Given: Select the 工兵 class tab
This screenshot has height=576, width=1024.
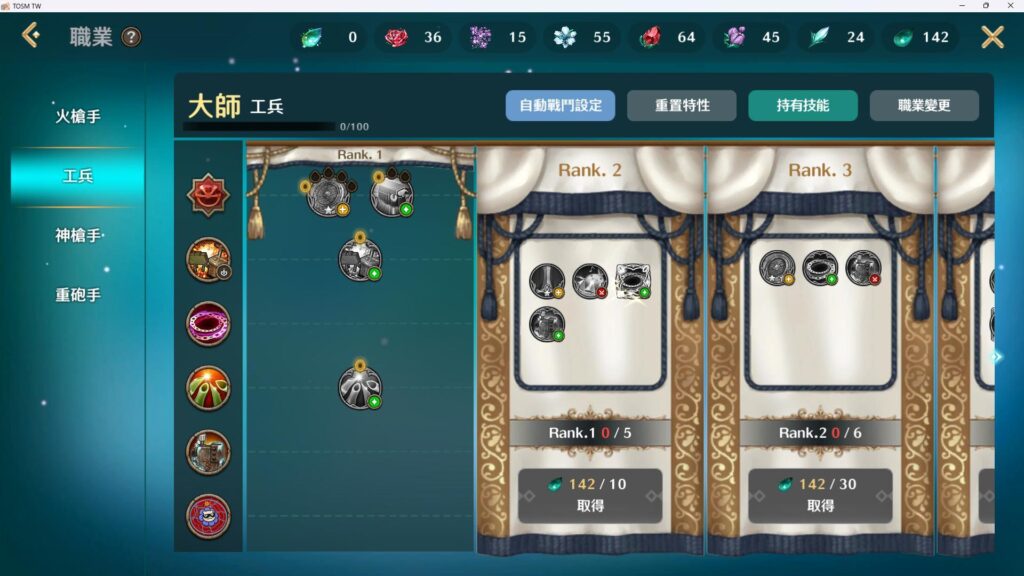Looking at the screenshot, I should (78, 176).
